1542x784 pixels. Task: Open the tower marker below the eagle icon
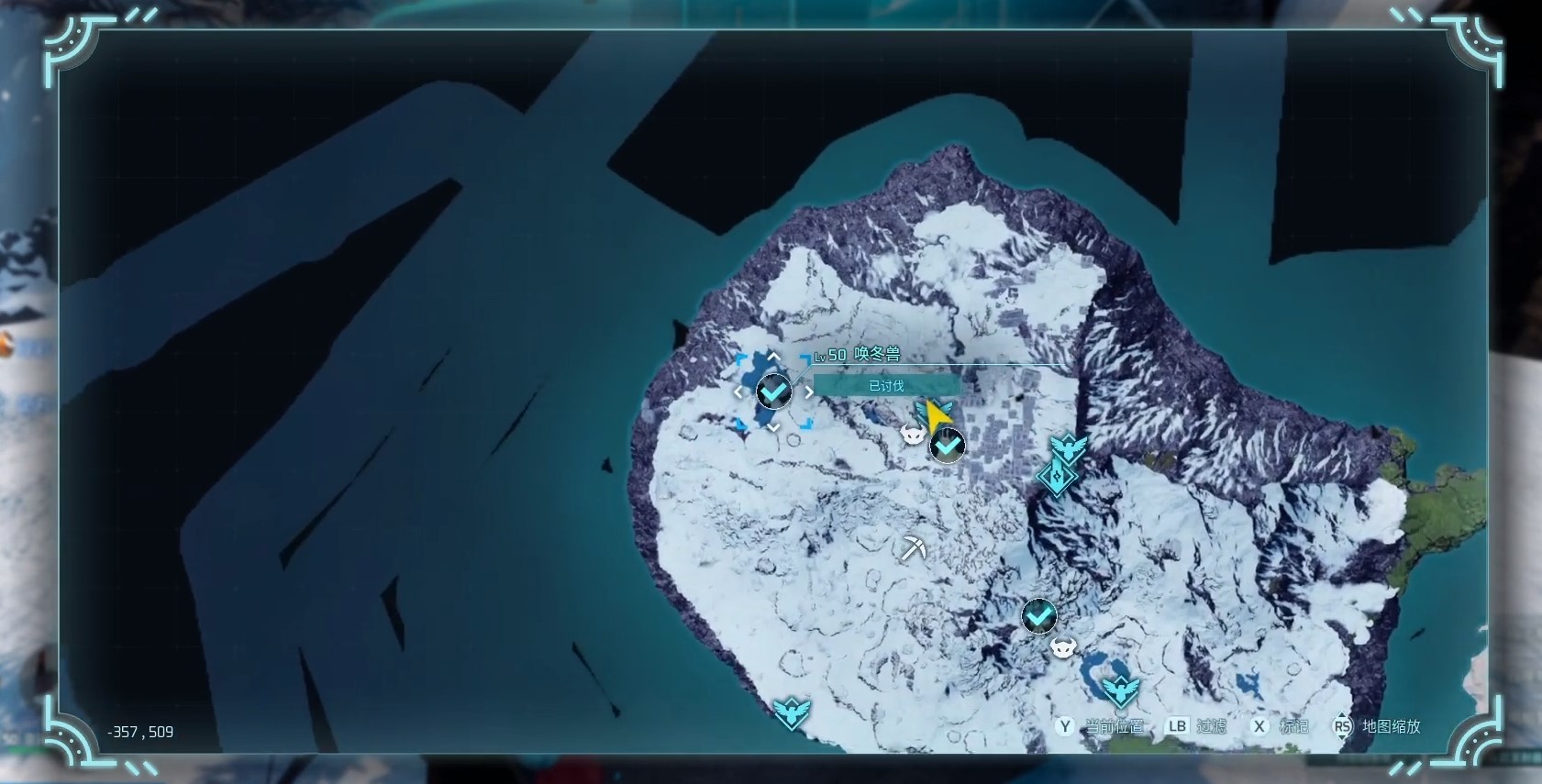pyautogui.click(x=1057, y=478)
